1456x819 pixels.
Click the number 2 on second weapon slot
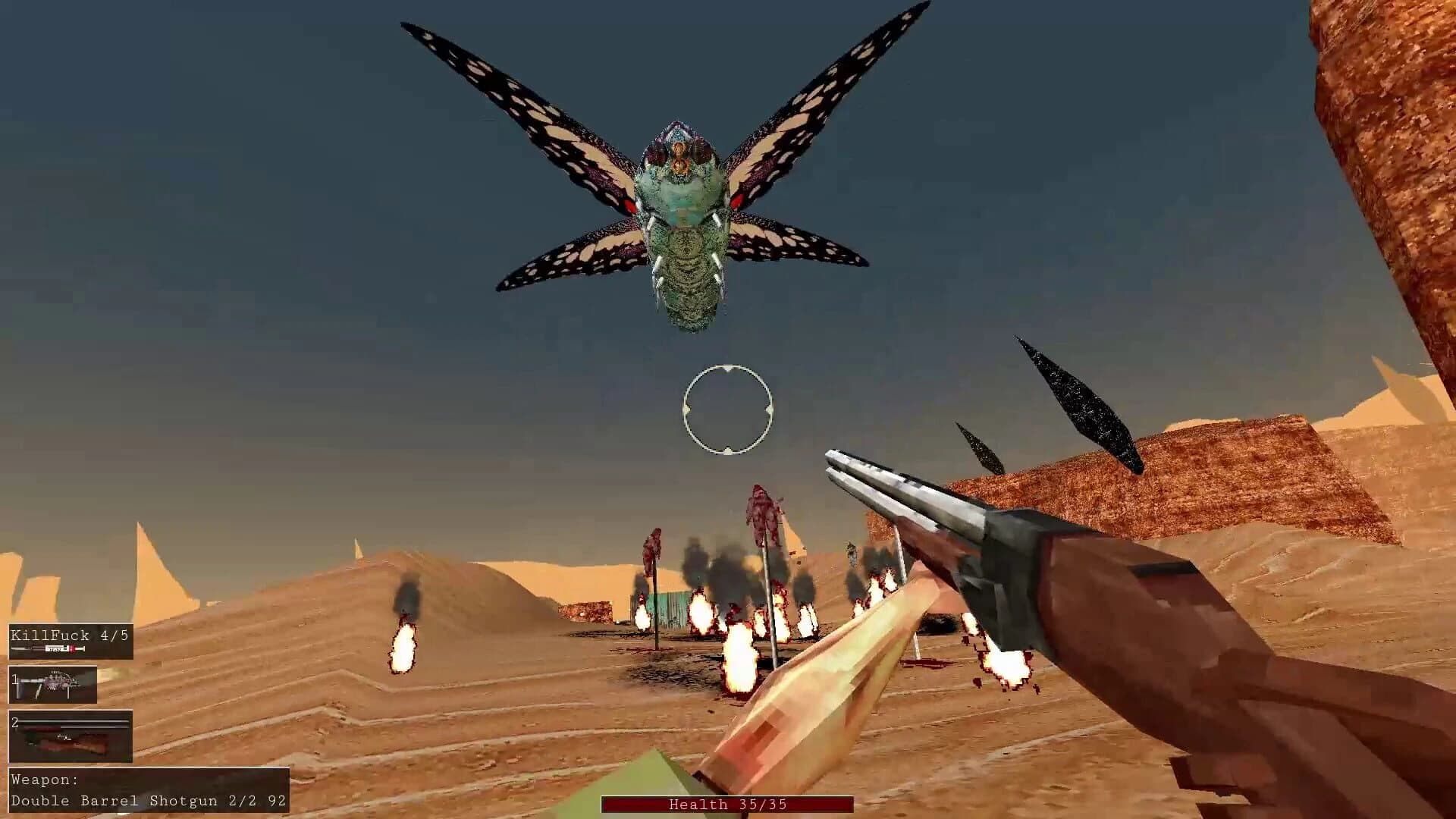(14, 722)
